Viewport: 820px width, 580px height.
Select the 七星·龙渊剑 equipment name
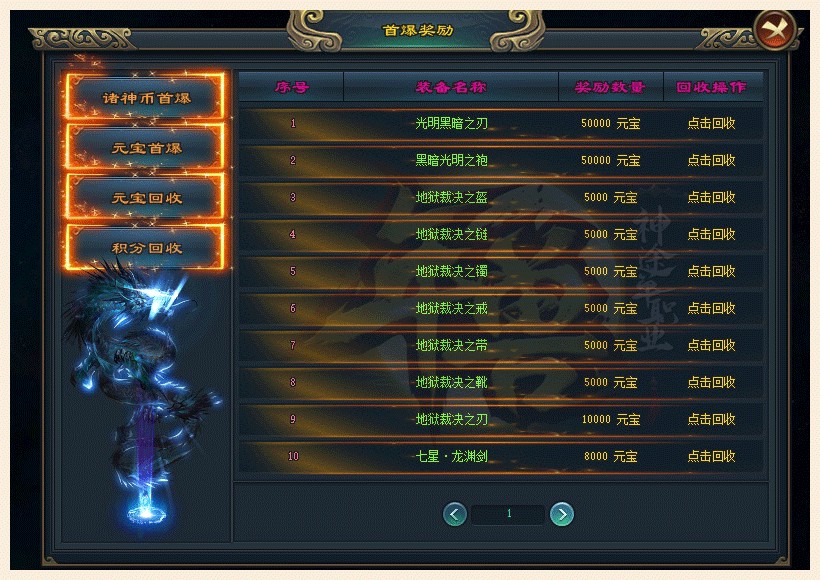(x=451, y=456)
